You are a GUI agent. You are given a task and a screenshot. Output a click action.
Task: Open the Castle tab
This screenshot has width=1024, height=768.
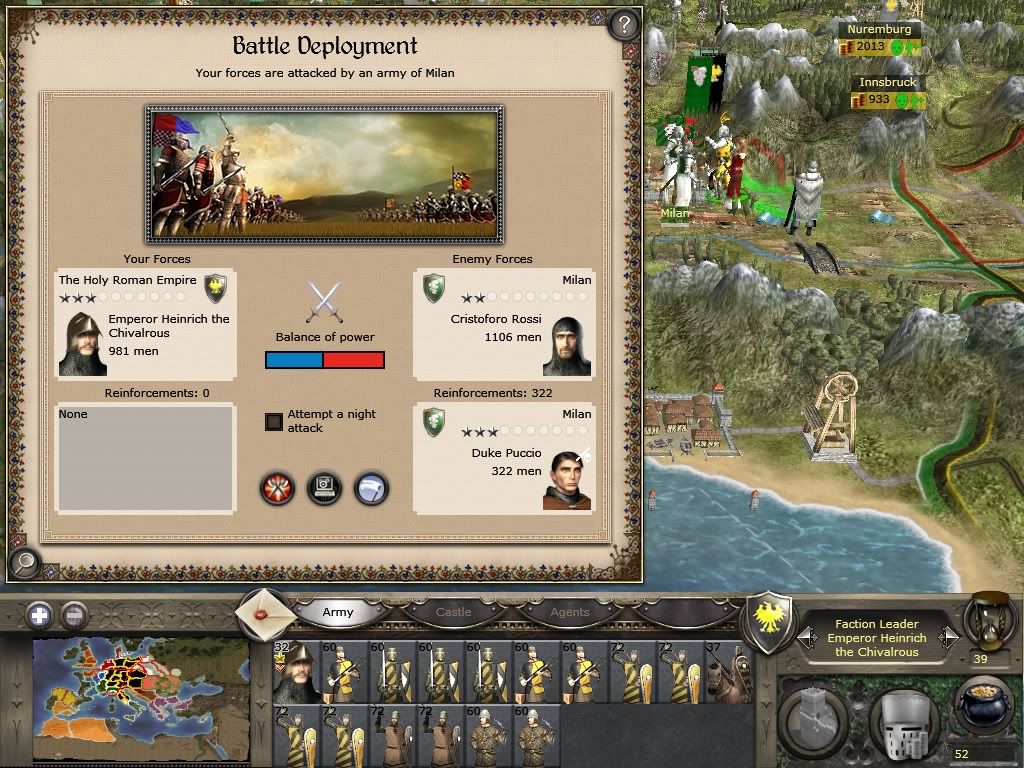point(453,612)
